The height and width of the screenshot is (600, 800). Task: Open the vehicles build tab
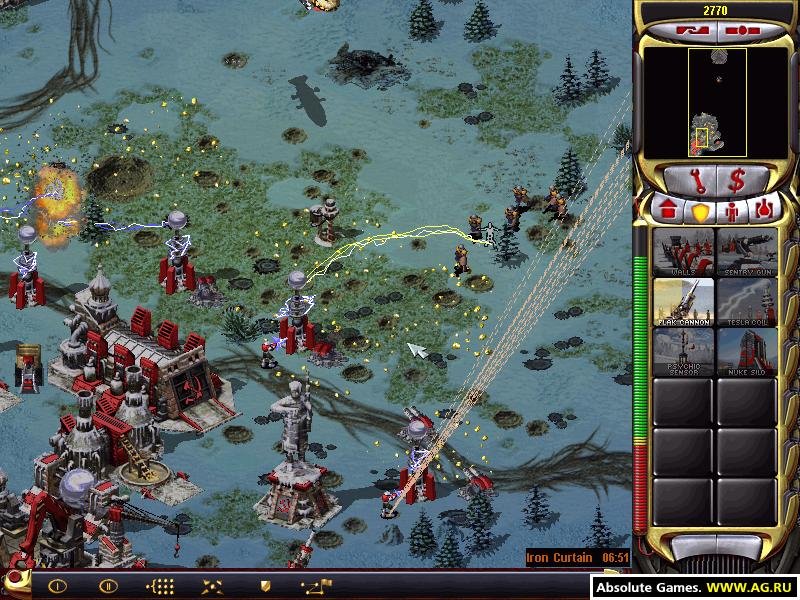[x=765, y=212]
